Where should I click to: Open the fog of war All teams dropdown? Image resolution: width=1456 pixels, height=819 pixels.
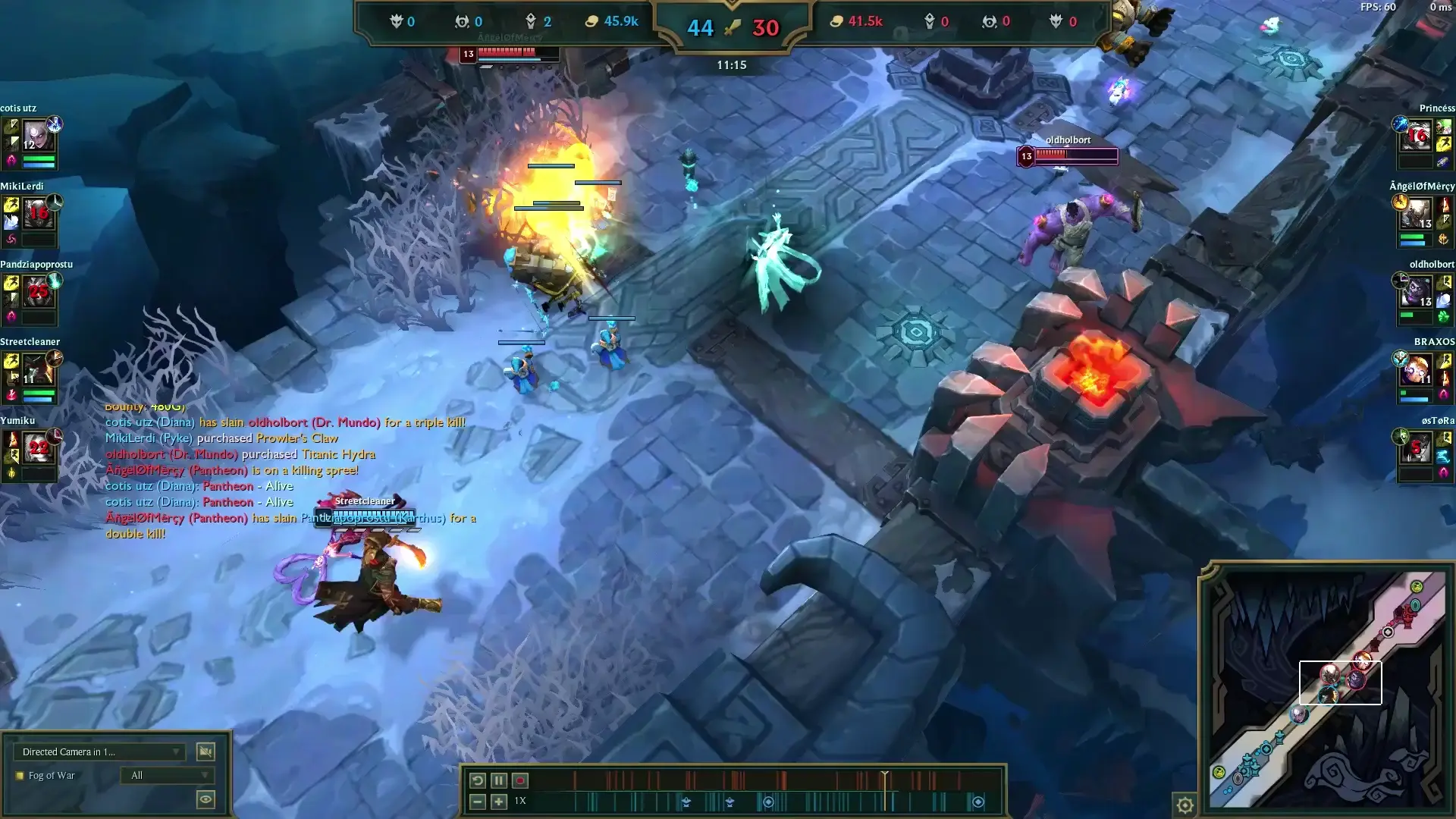(168, 775)
